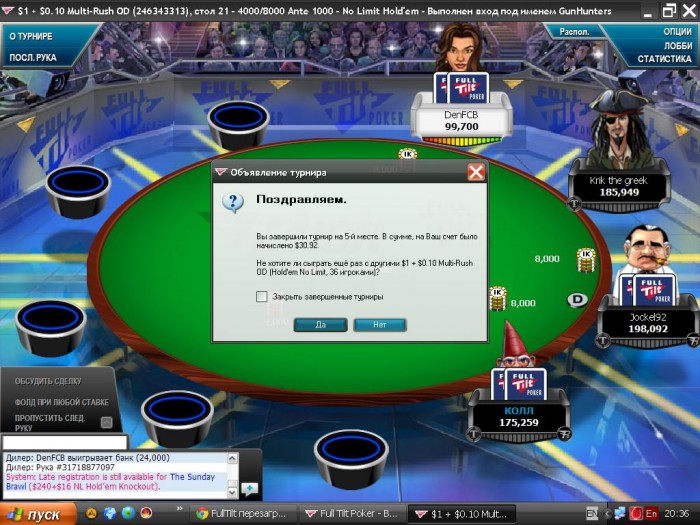700x525 pixels.
Task: Decline replay with the "Нет" button
Action: 379,325
